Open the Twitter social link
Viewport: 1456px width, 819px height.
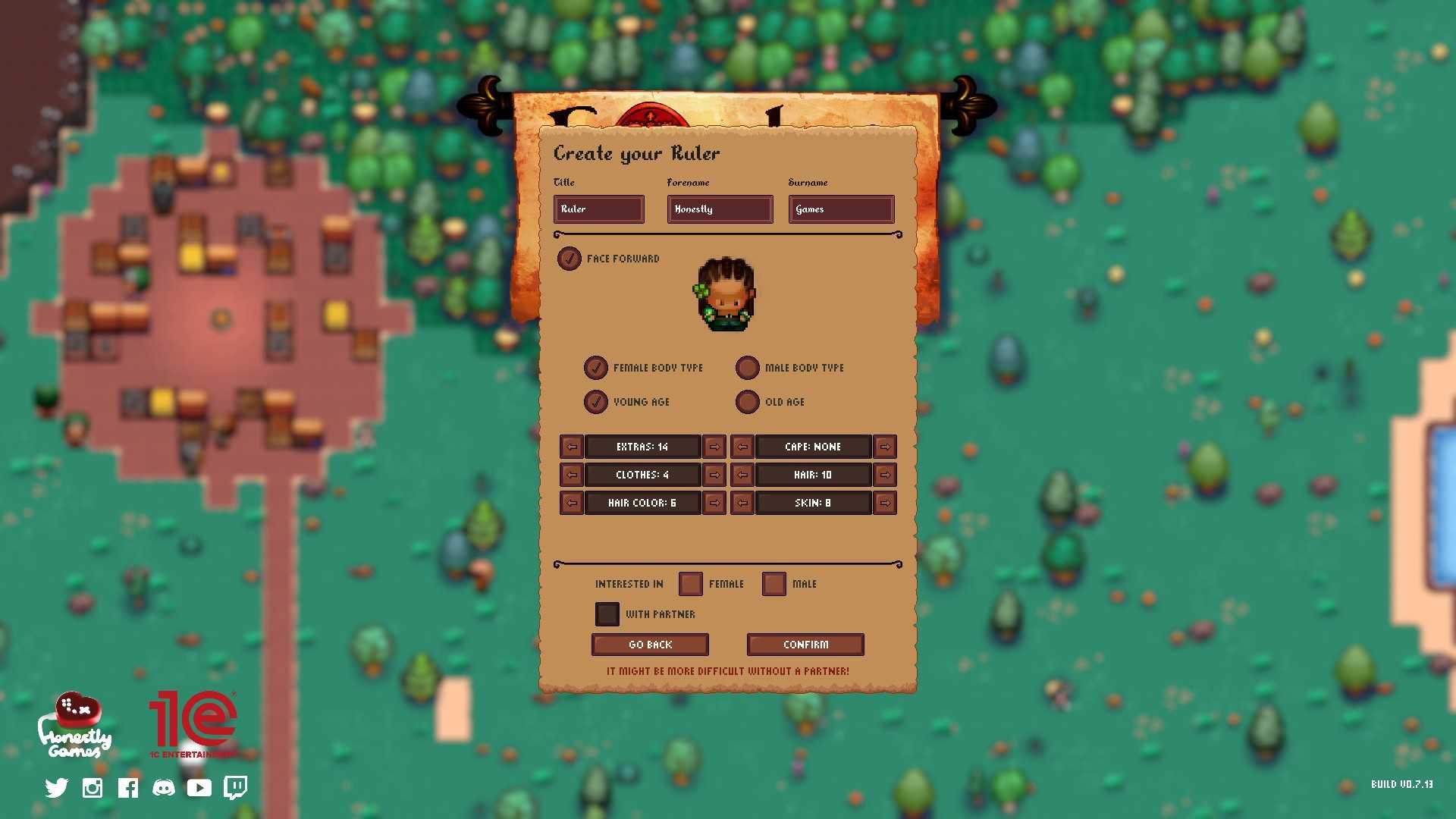(55, 787)
